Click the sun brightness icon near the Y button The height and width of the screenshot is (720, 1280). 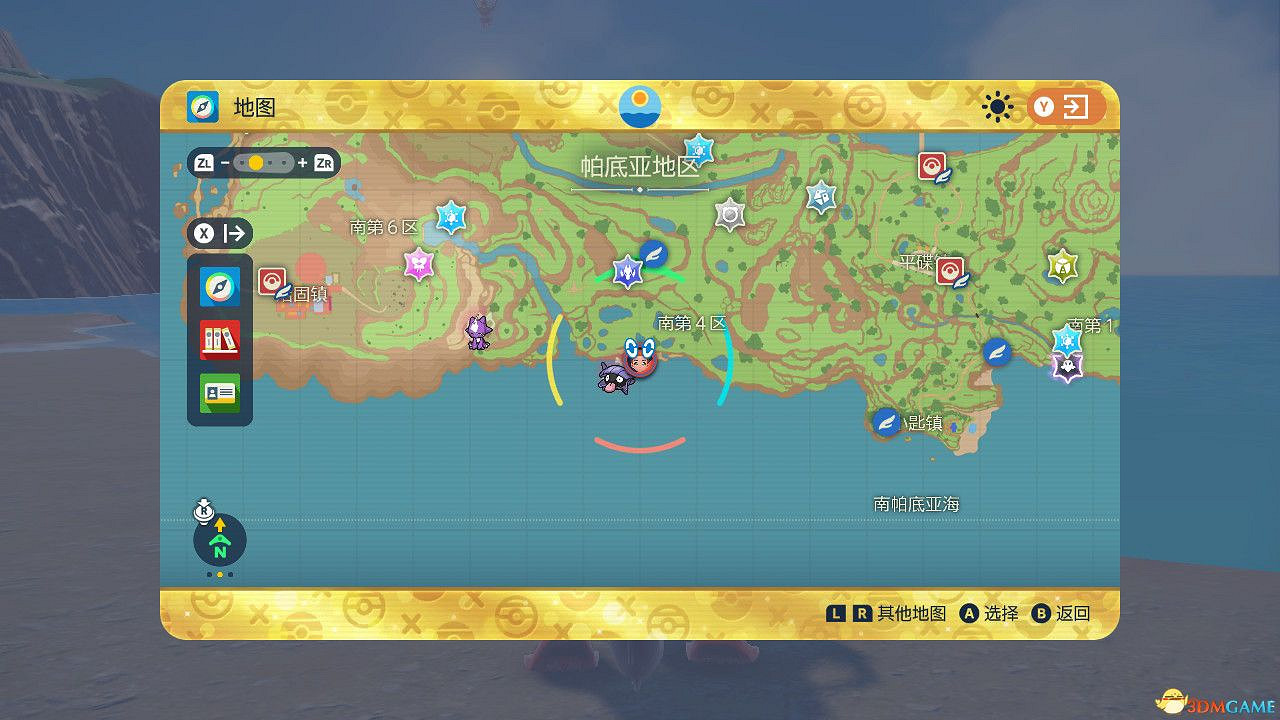tap(997, 106)
